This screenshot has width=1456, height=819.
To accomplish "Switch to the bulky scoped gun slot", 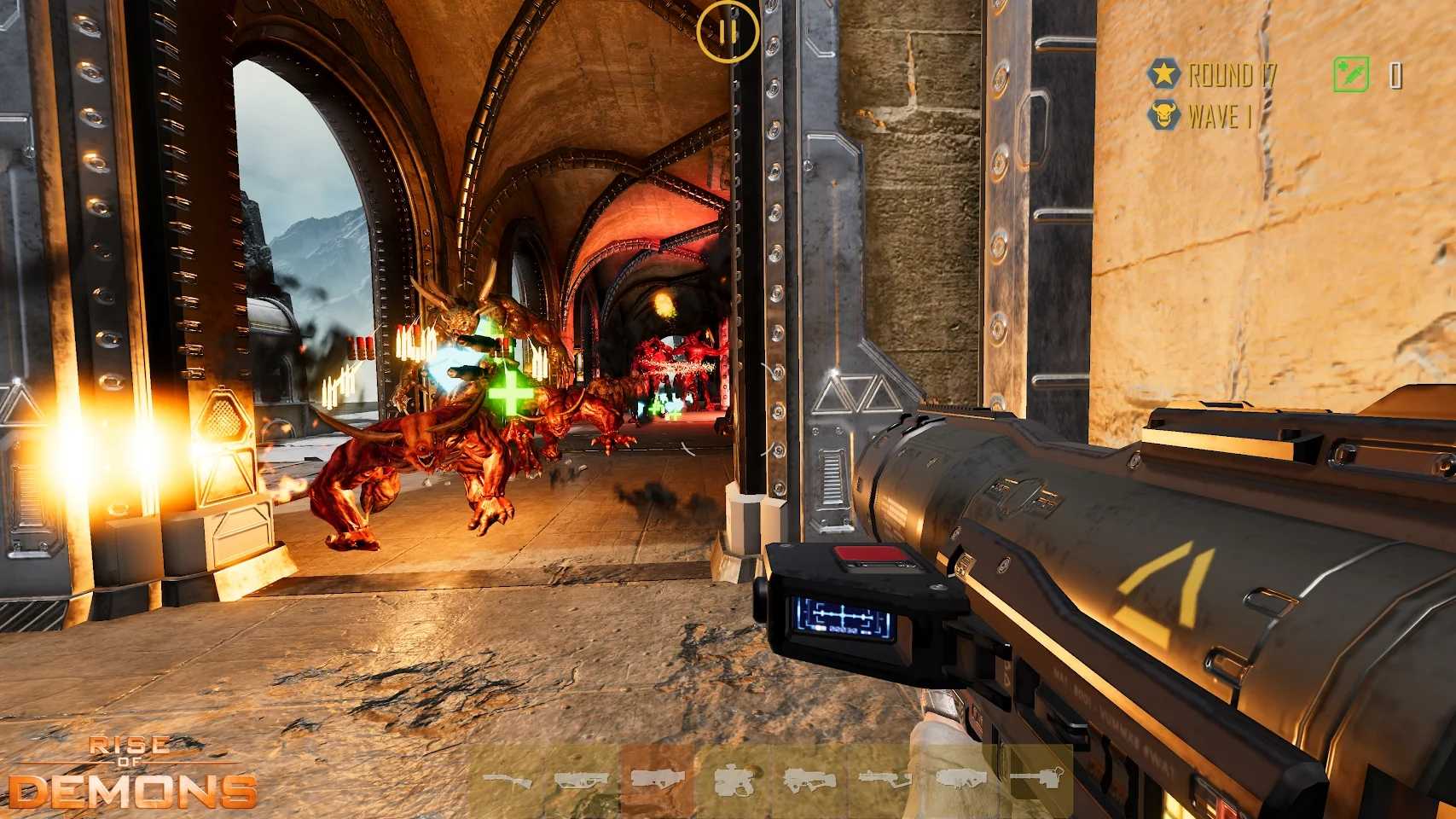I will coord(732,779).
